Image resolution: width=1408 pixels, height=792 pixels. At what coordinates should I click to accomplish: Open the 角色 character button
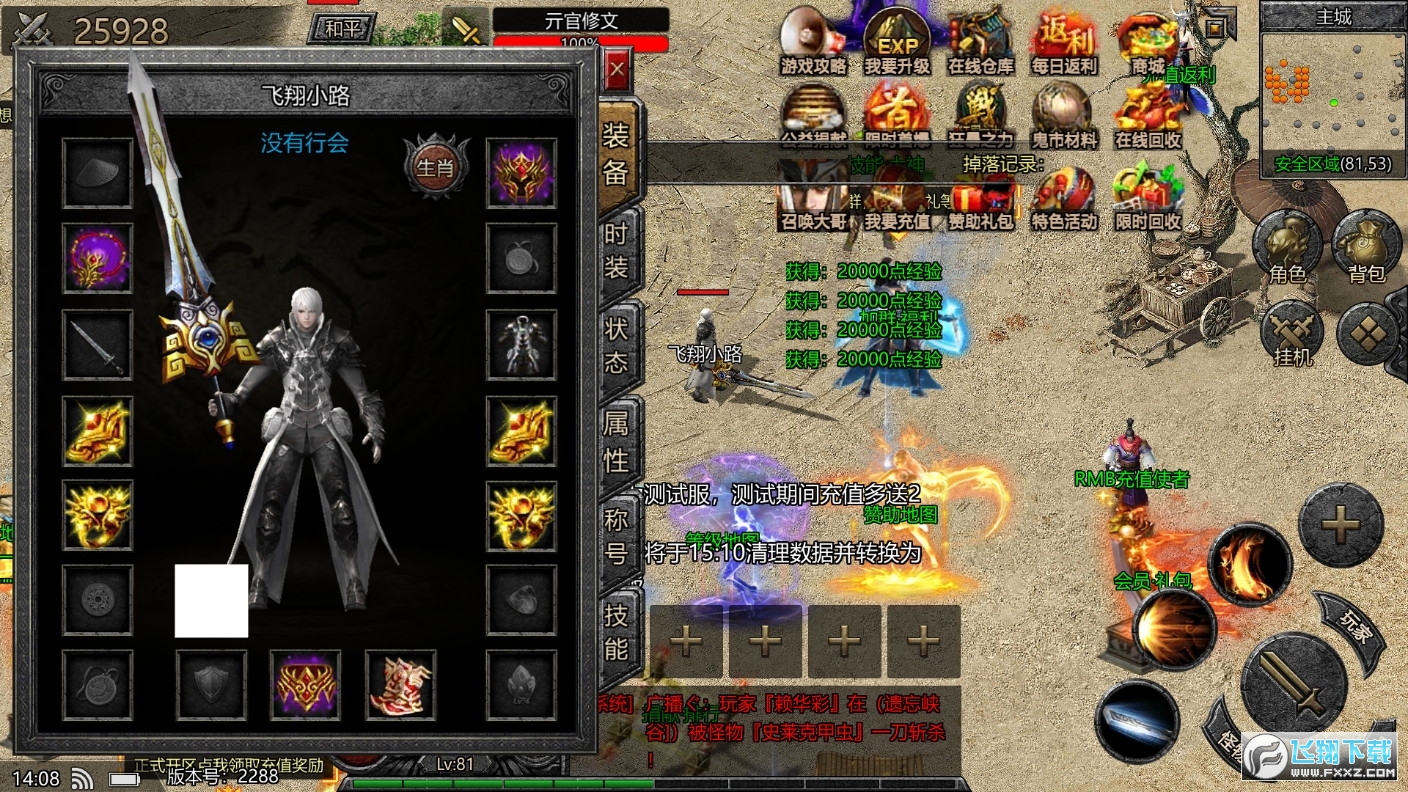coord(1288,245)
